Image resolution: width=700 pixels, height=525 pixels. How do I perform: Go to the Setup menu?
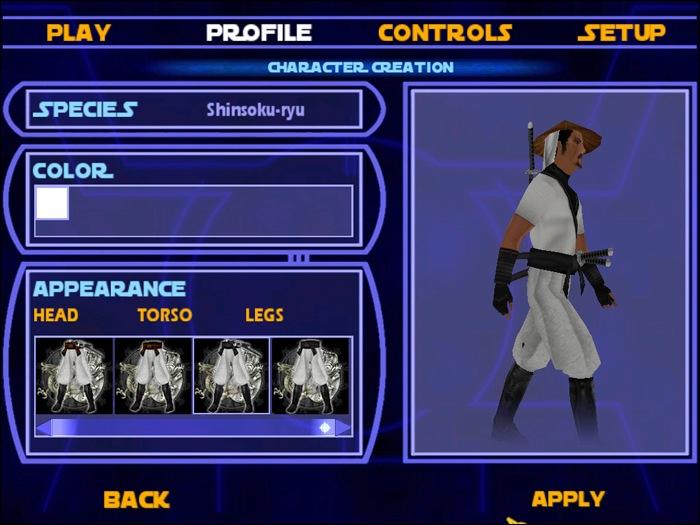tap(621, 32)
